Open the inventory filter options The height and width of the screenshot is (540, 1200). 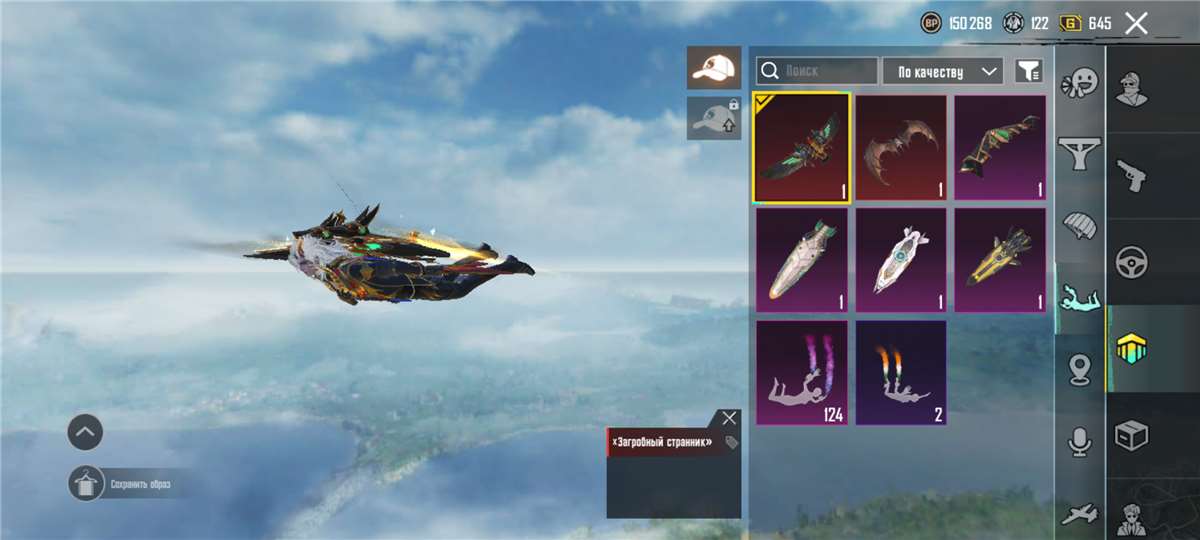1028,71
